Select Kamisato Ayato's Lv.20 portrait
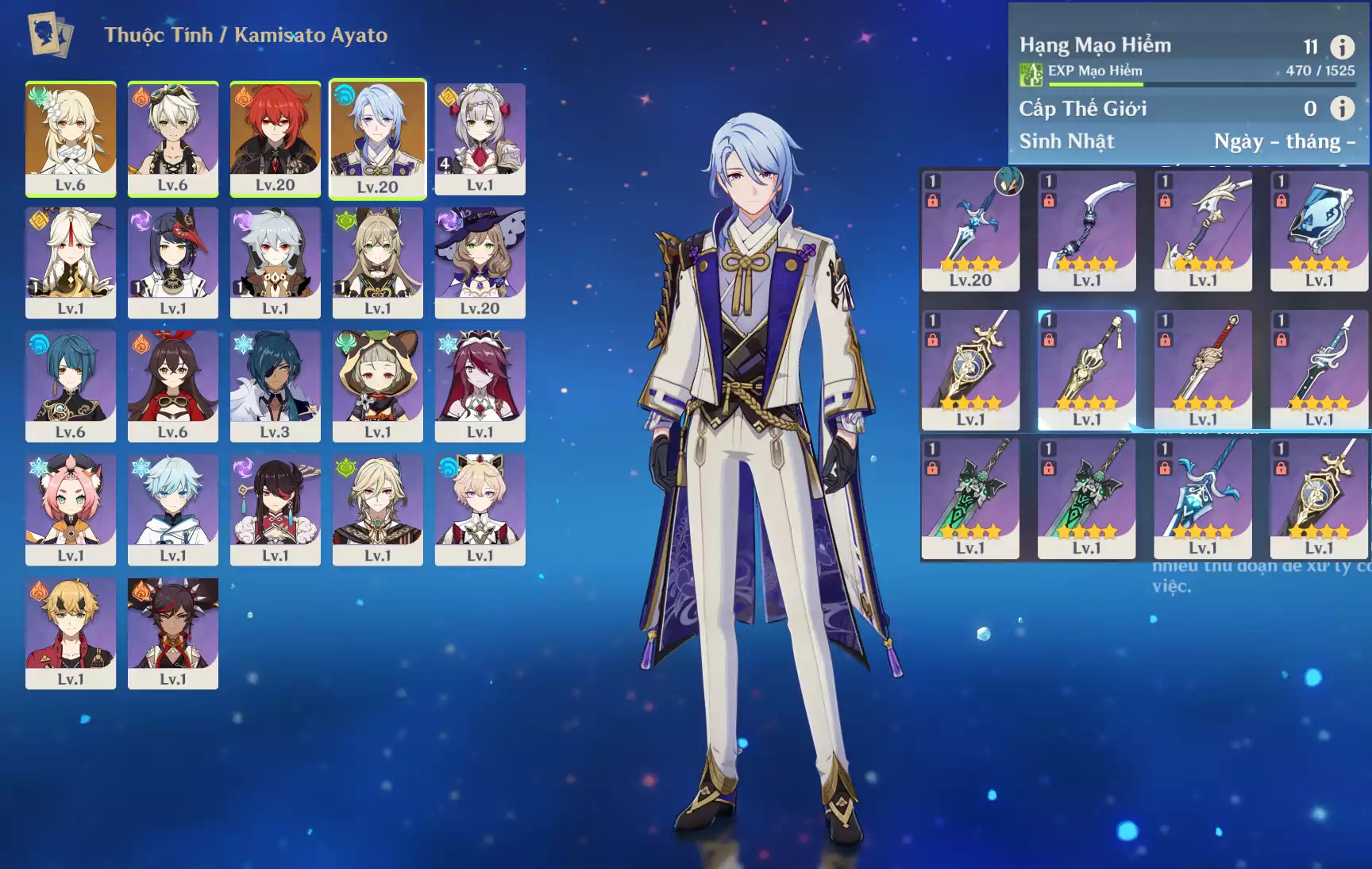The image size is (1372, 869). [x=377, y=138]
